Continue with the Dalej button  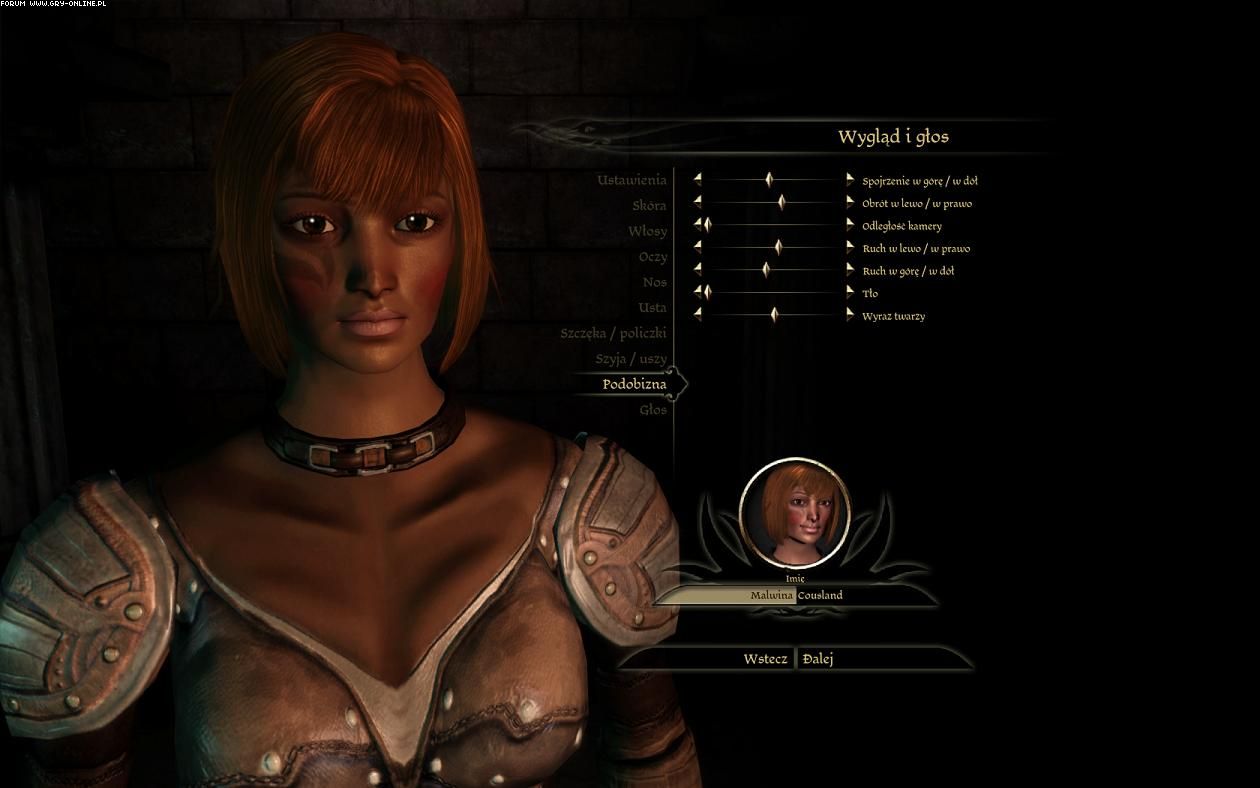818,659
